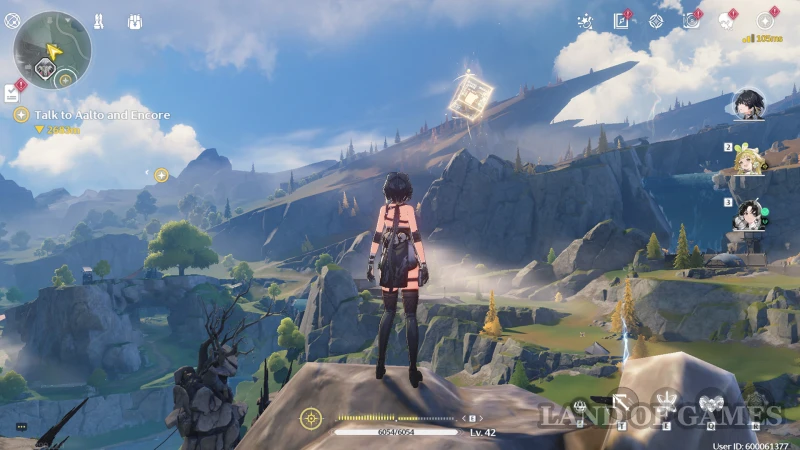Click the quest log icon below the minimap
The height and width of the screenshot is (450, 800).
point(11,93)
